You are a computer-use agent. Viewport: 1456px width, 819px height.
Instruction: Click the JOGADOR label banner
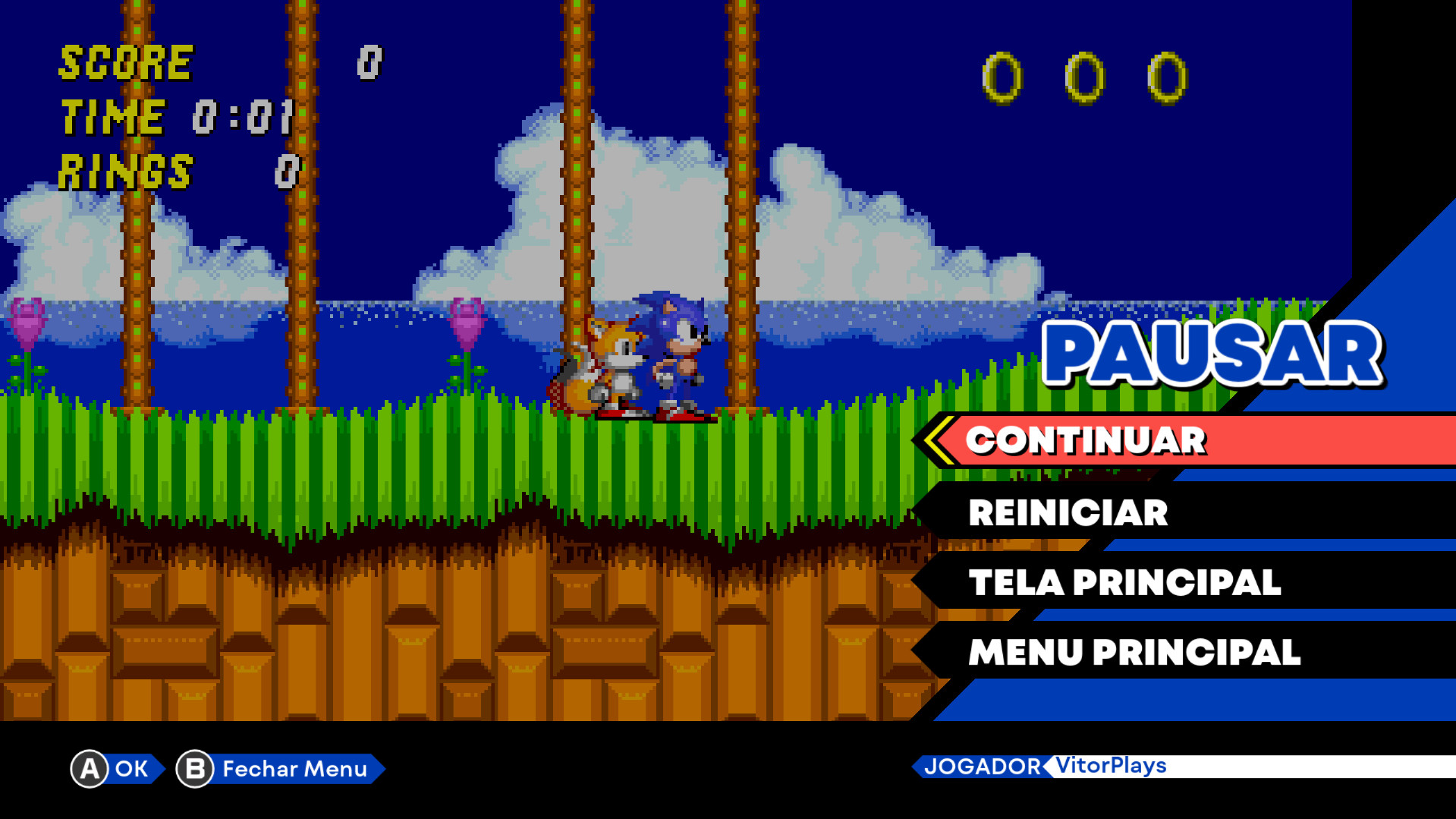pos(984,767)
